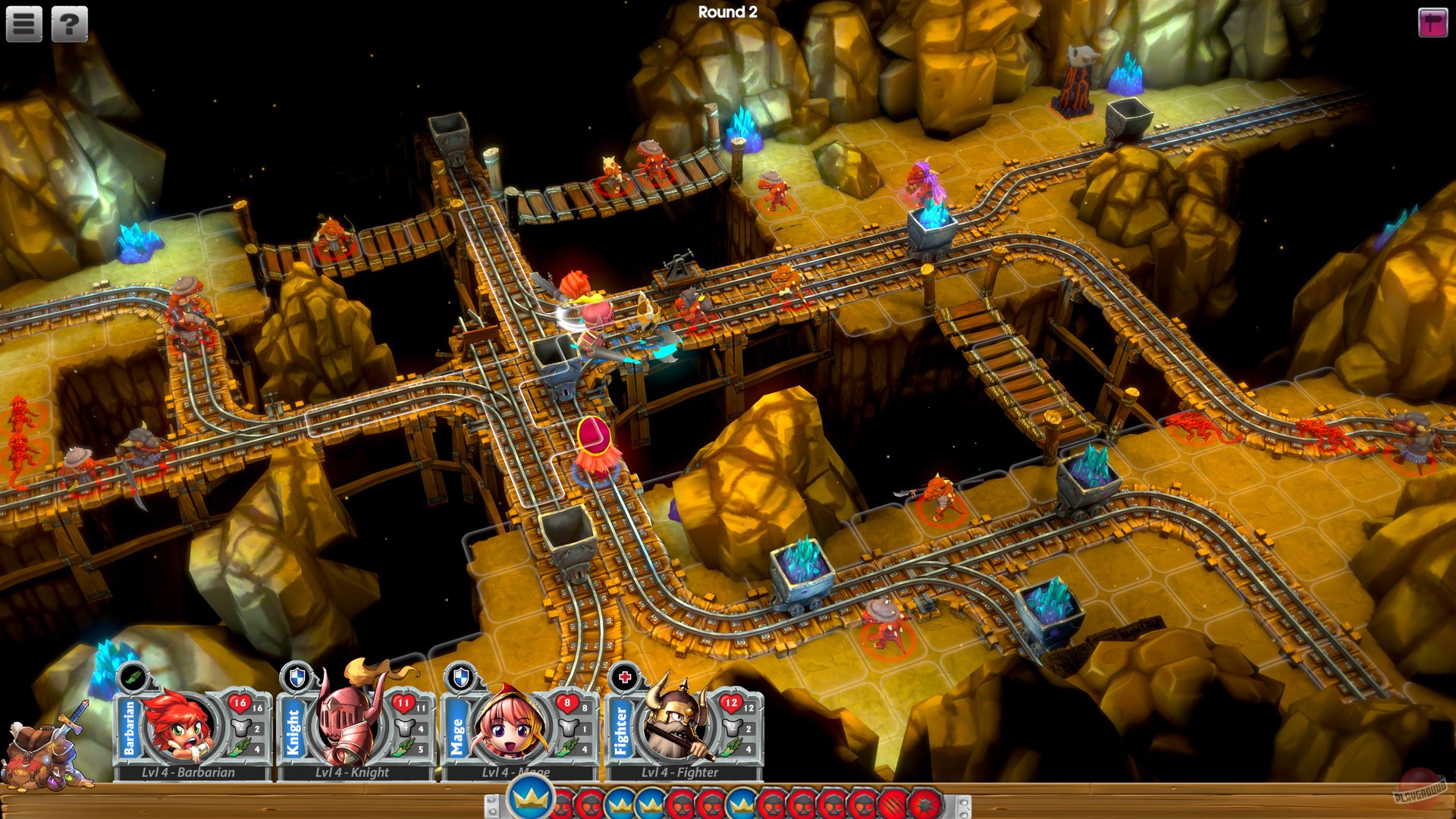The height and width of the screenshot is (819, 1456).
Task: Click the Round 2 heading at the top
Action: pyautogui.click(x=729, y=11)
